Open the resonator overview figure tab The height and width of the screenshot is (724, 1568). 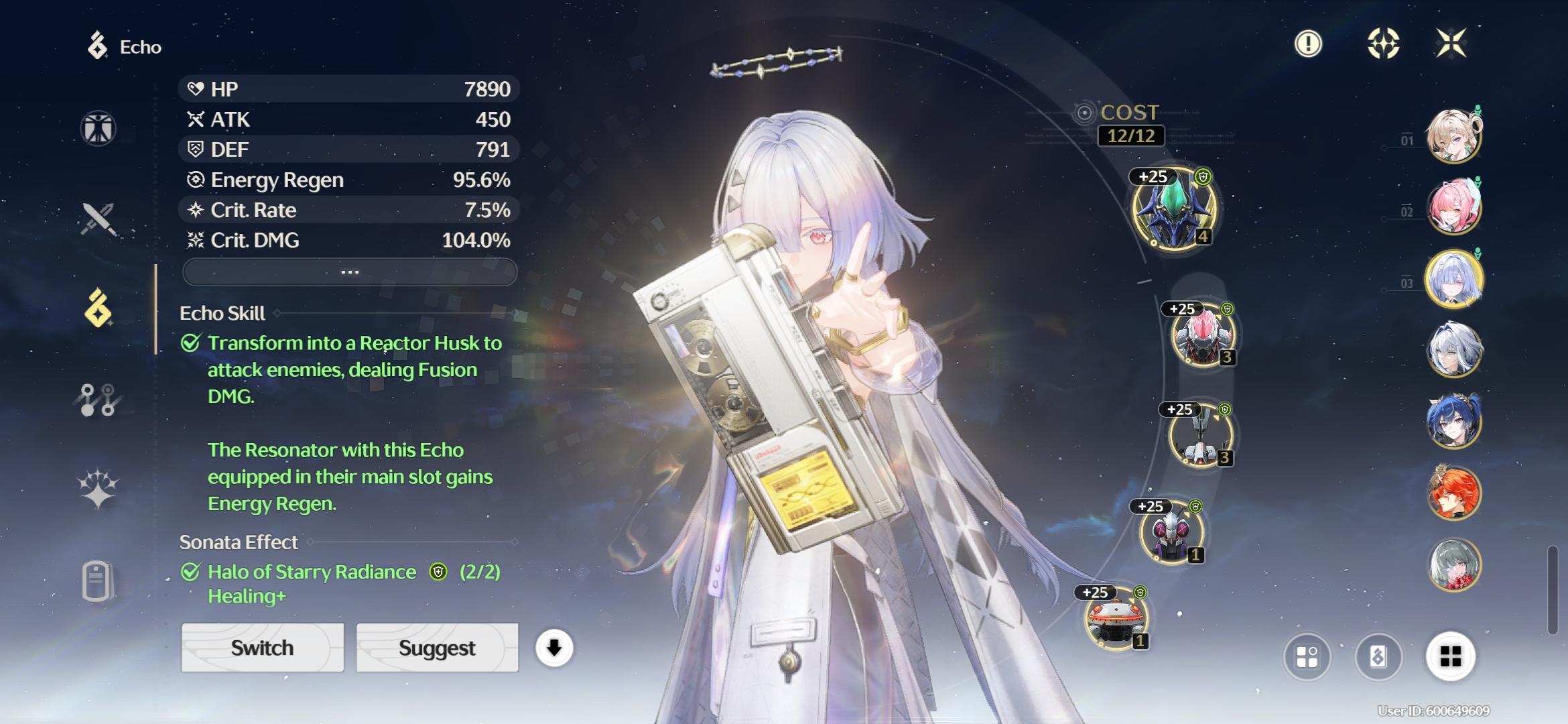[x=99, y=128]
